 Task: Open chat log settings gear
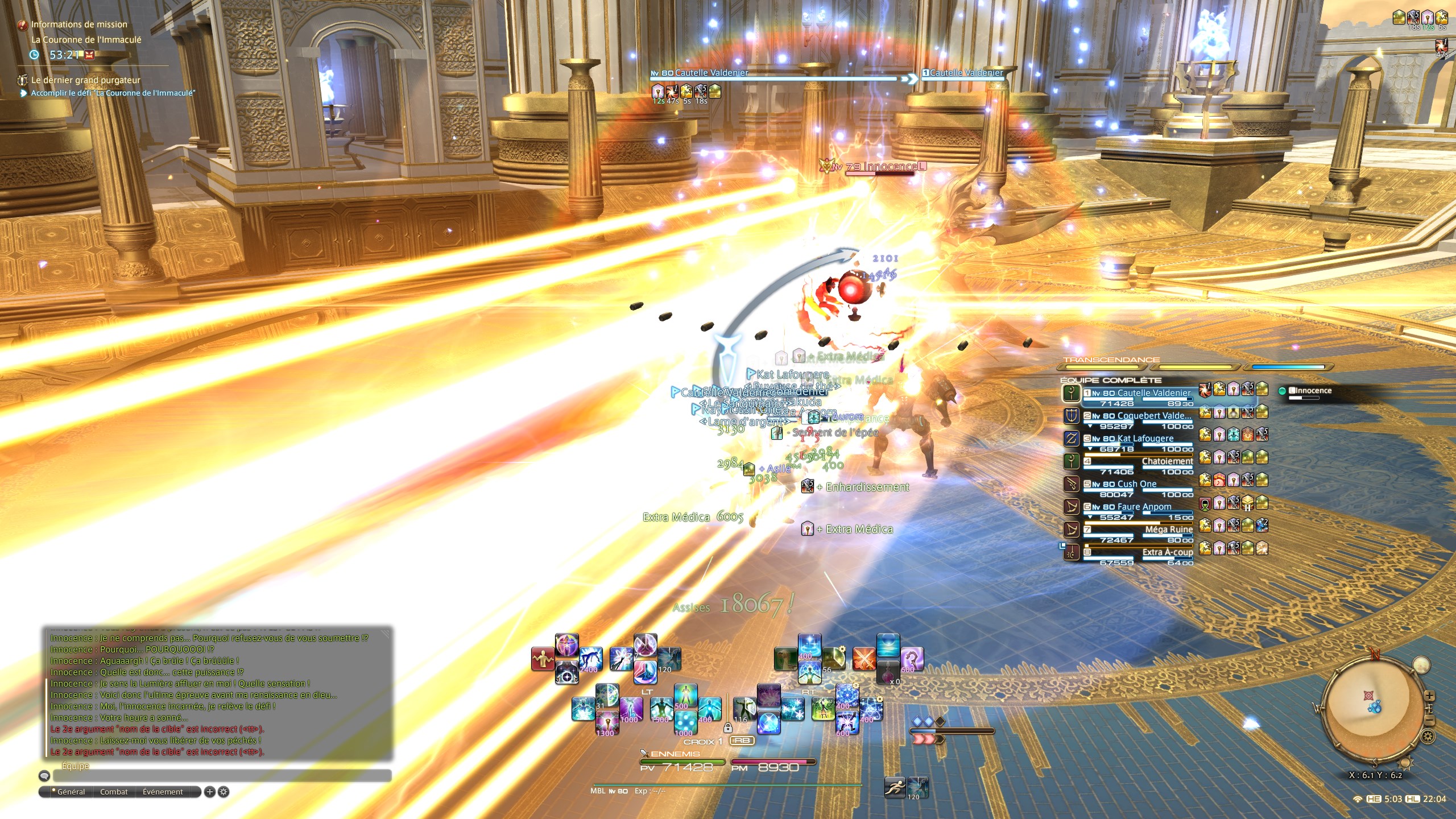[x=224, y=792]
